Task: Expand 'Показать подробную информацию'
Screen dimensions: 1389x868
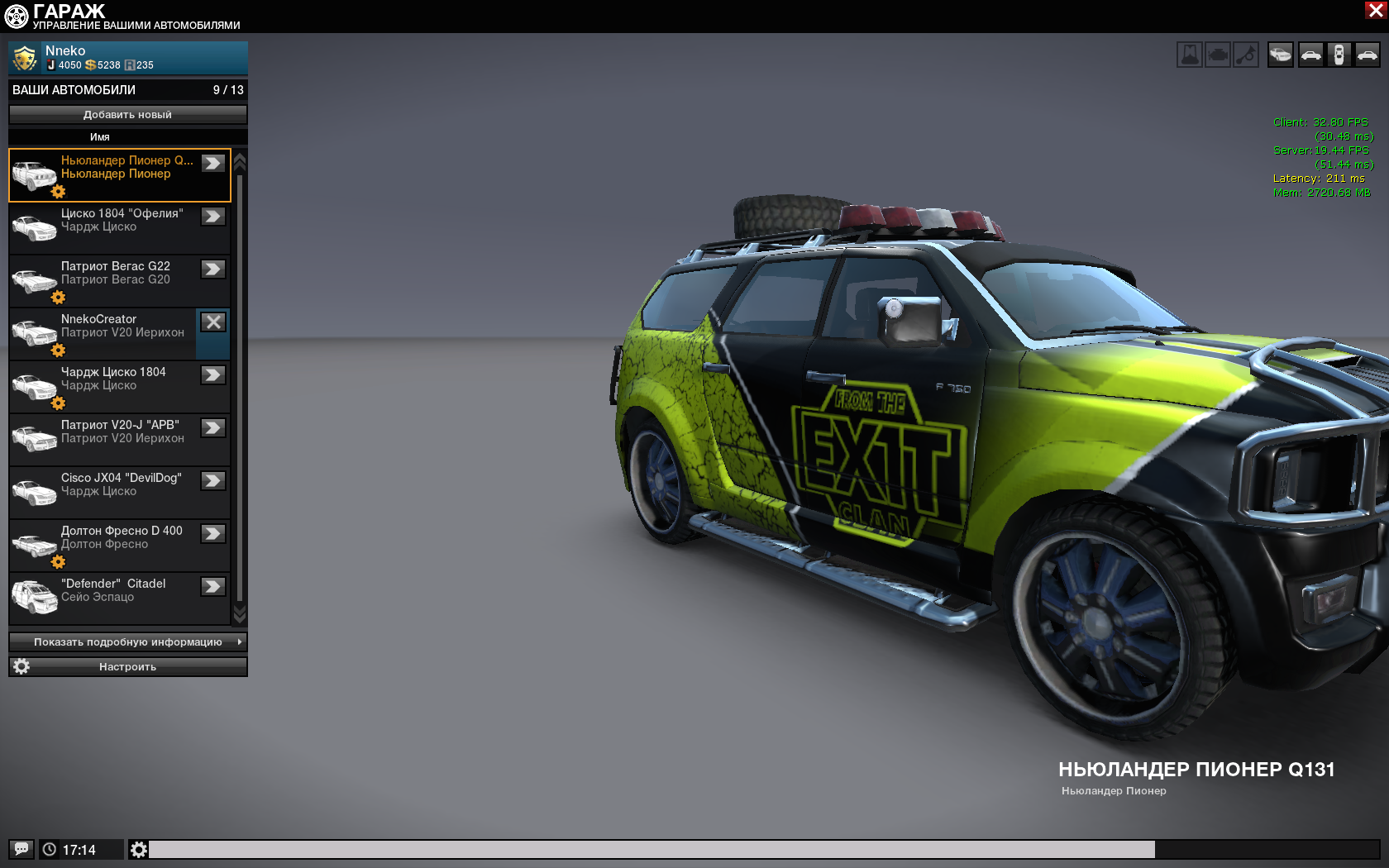Action: click(127, 642)
